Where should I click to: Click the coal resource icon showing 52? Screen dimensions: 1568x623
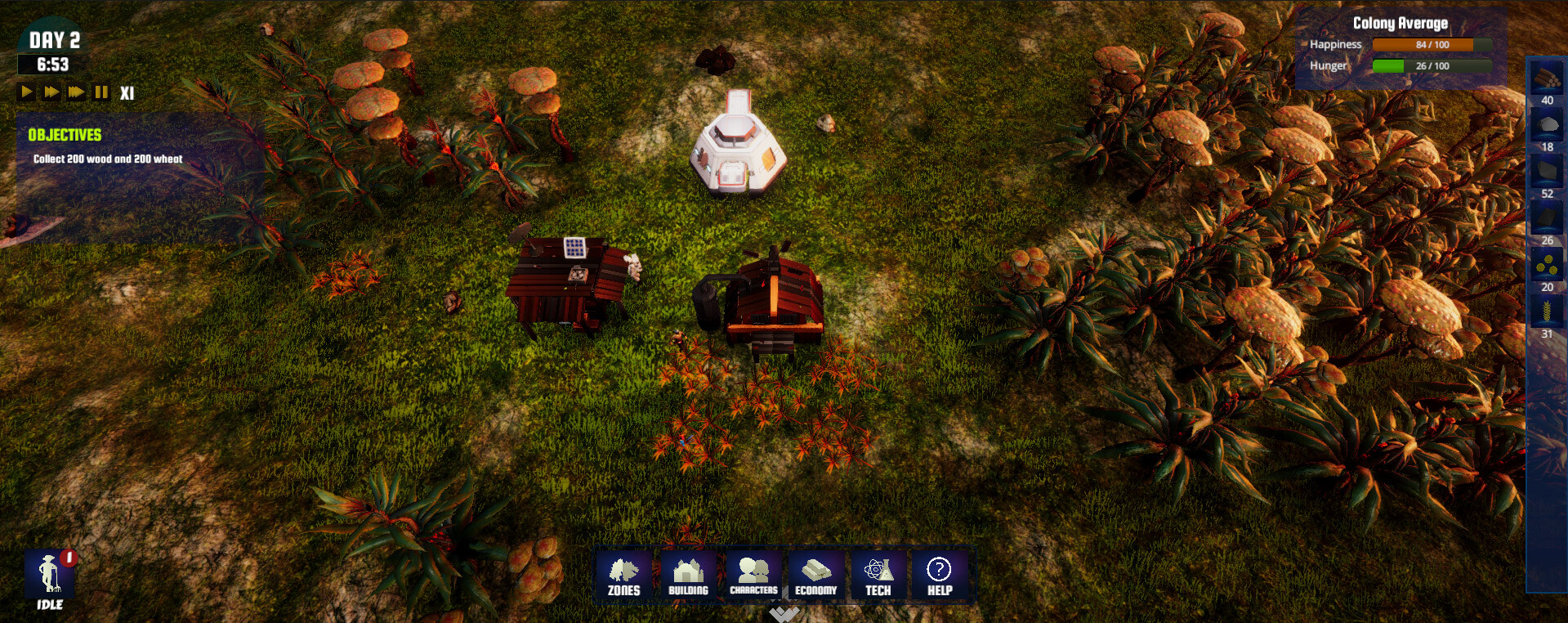[x=1547, y=171]
